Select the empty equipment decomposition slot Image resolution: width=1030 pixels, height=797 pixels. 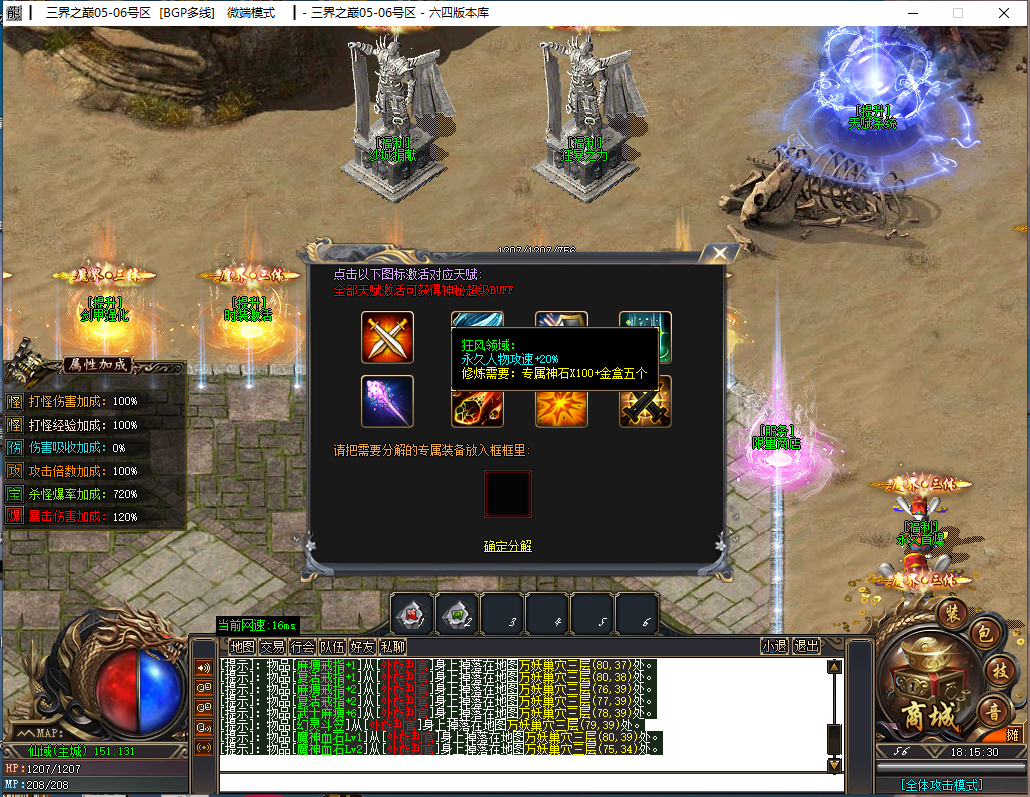click(x=508, y=494)
